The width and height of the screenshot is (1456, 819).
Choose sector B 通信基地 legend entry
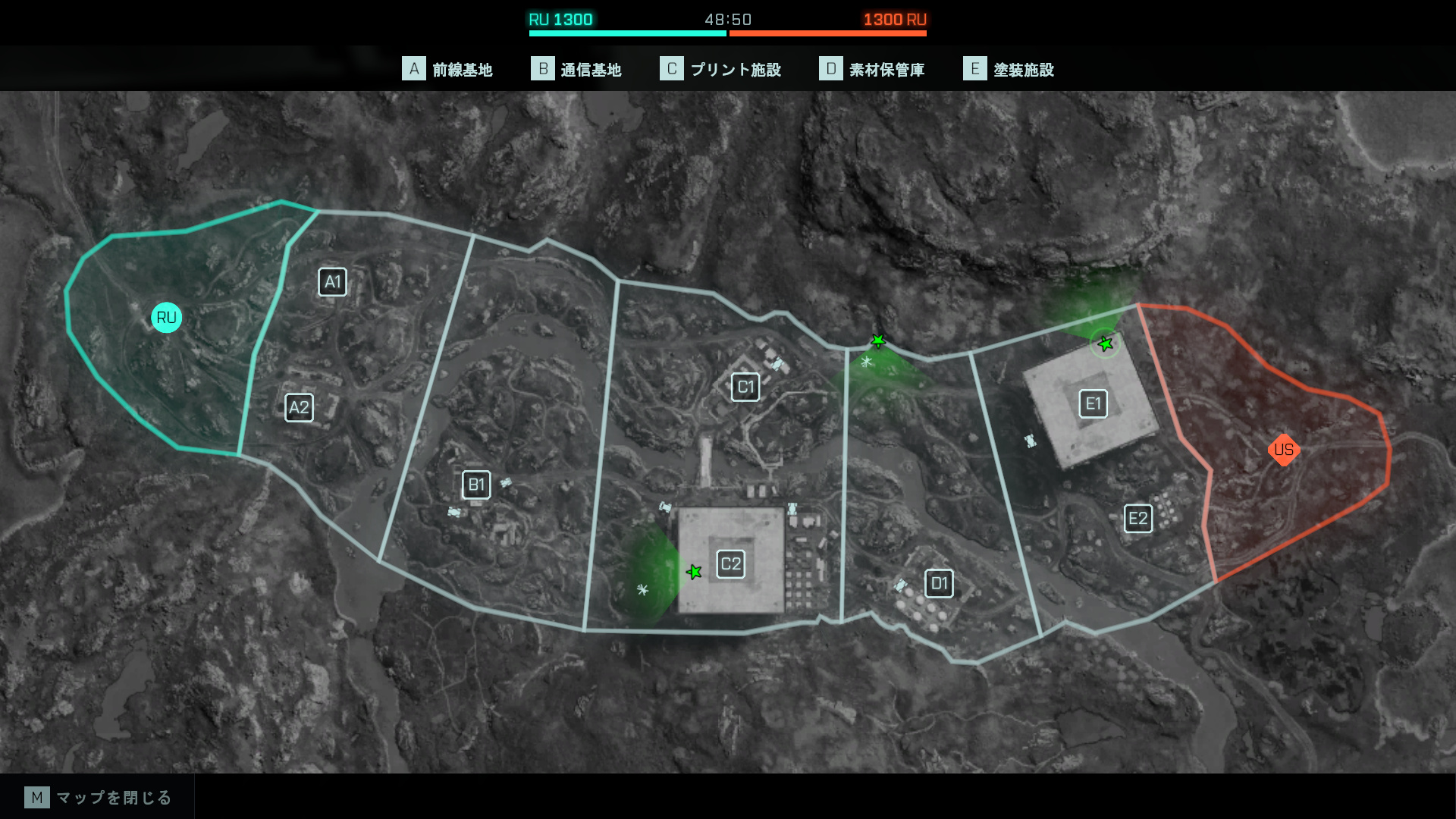[576, 70]
